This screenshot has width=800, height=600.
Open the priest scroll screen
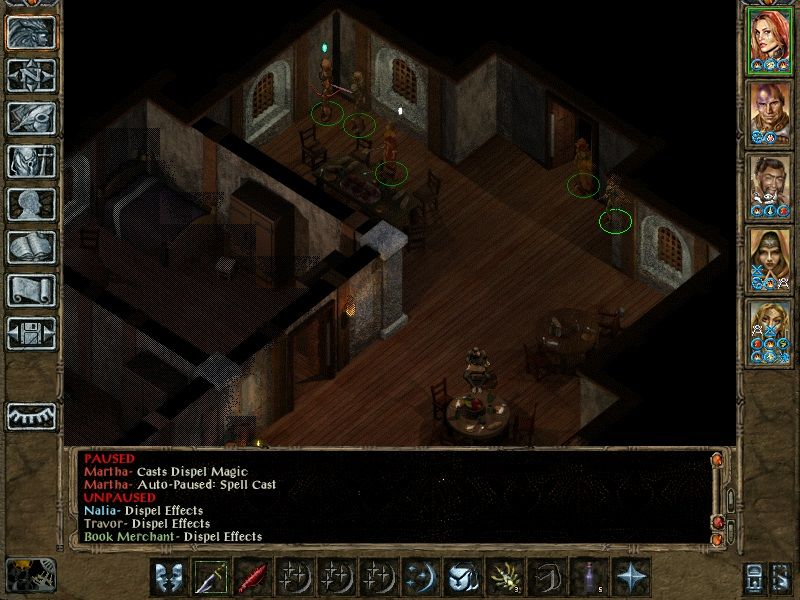tap(31, 290)
